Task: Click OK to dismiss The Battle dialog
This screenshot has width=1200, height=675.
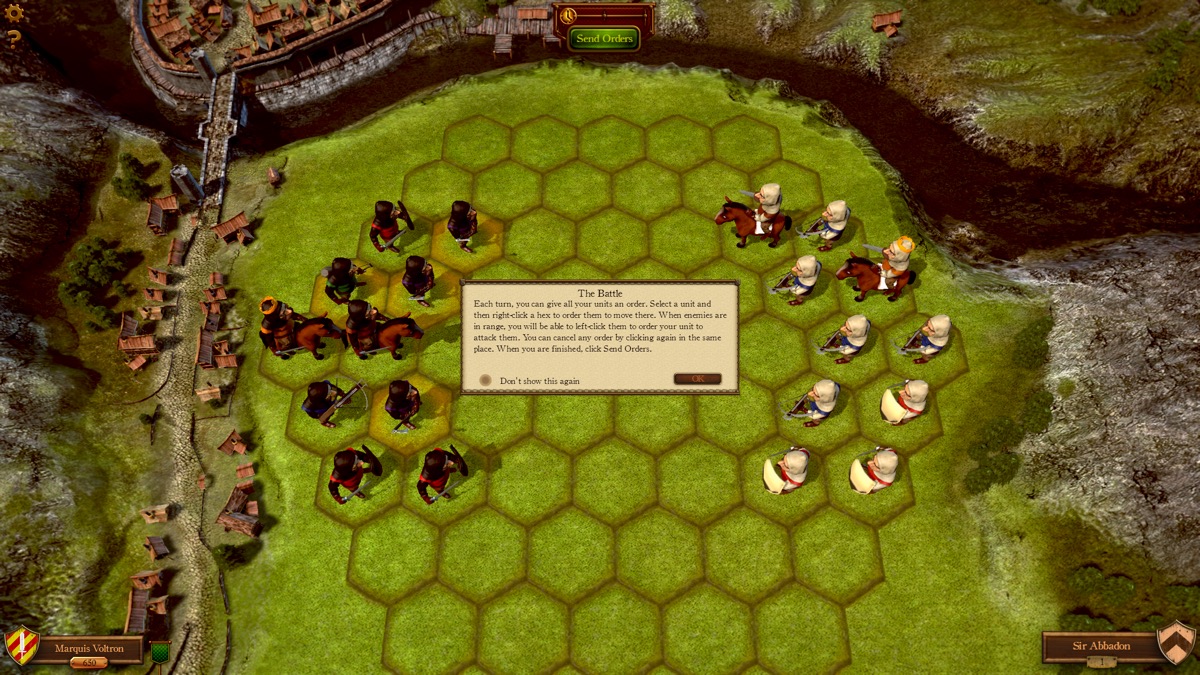Action: pyautogui.click(x=697, y=379)
